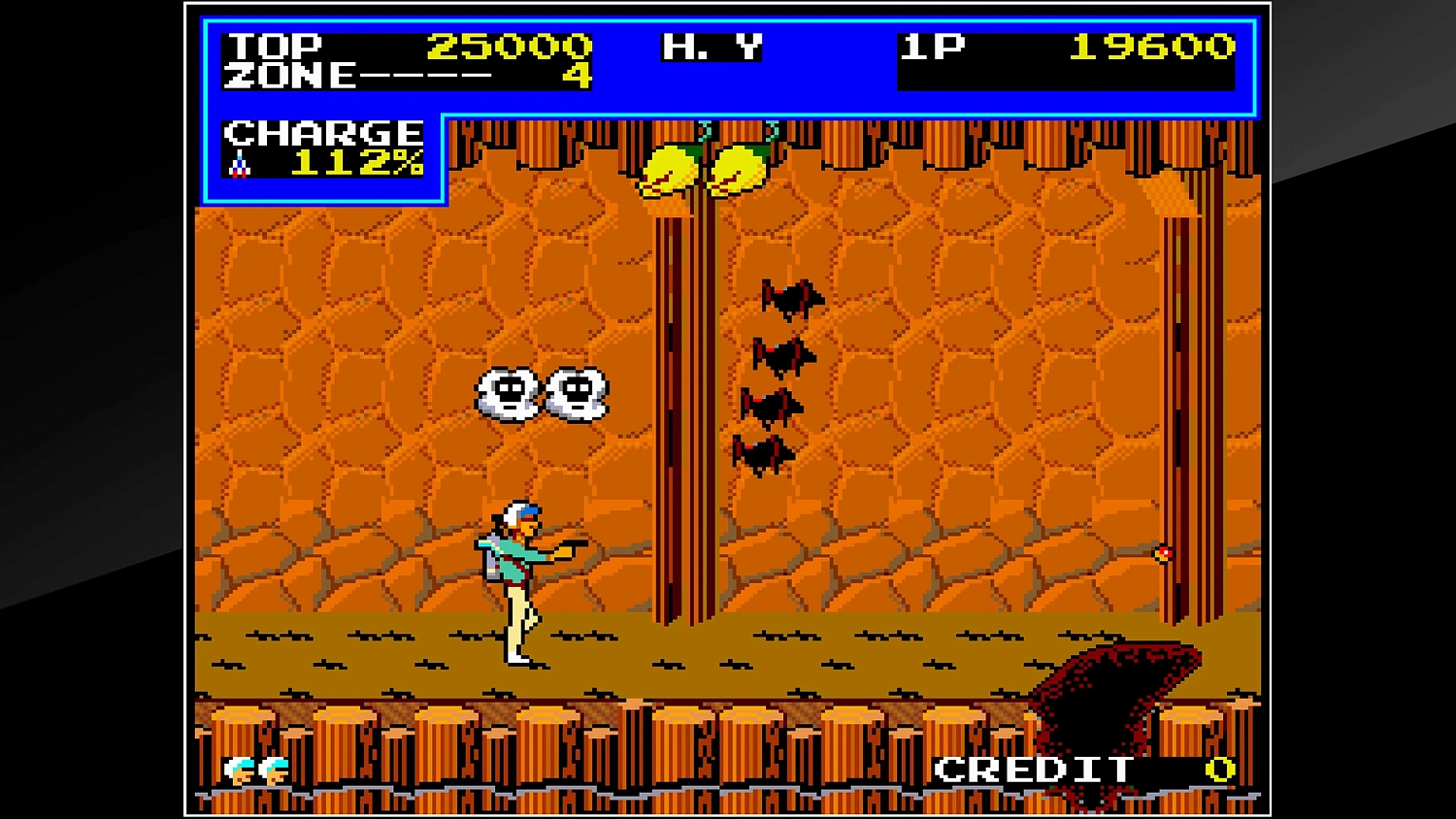Click the lowest bat near the ground
Image resolution: width=1456 pixels, height=819 pixels.
pyautogui.click(x=766, y=453)
